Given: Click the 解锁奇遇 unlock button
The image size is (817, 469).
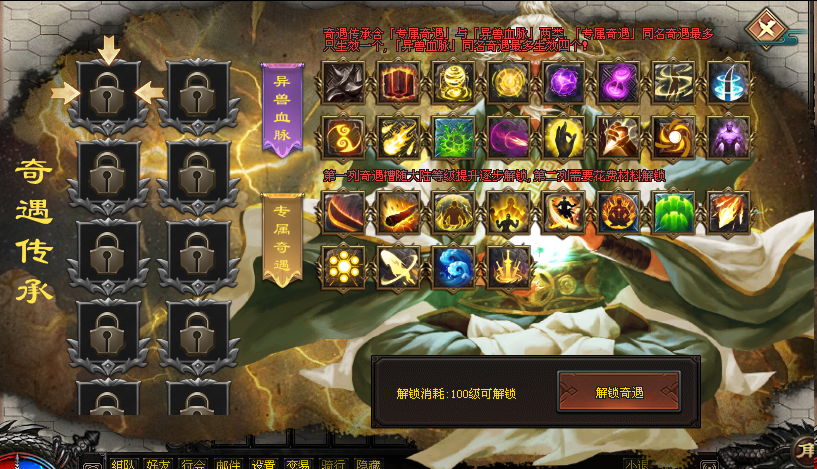Looking at the screenshot, I should click(618, 392).
